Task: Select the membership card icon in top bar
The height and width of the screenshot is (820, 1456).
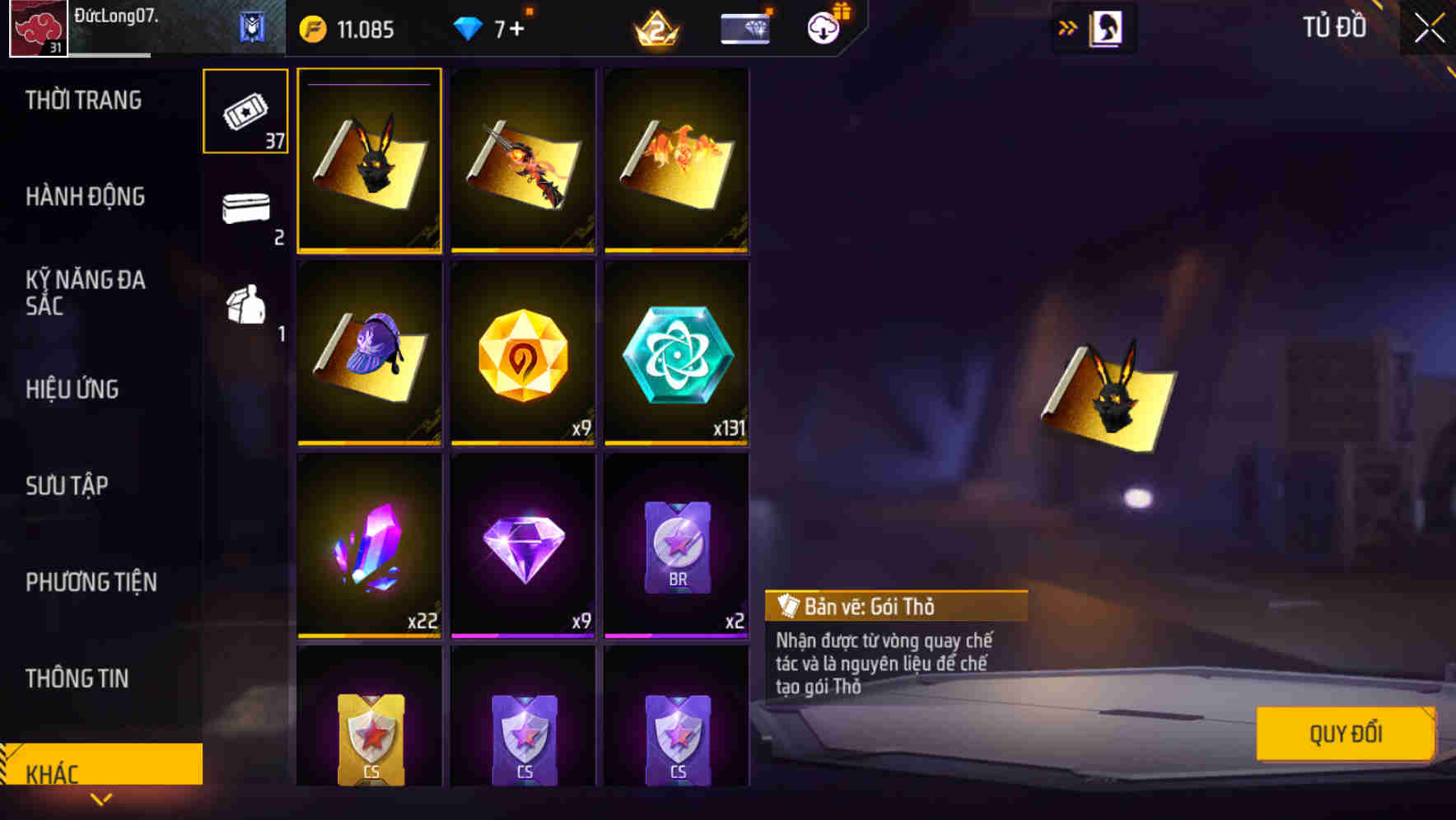Action: pos(744,27)
